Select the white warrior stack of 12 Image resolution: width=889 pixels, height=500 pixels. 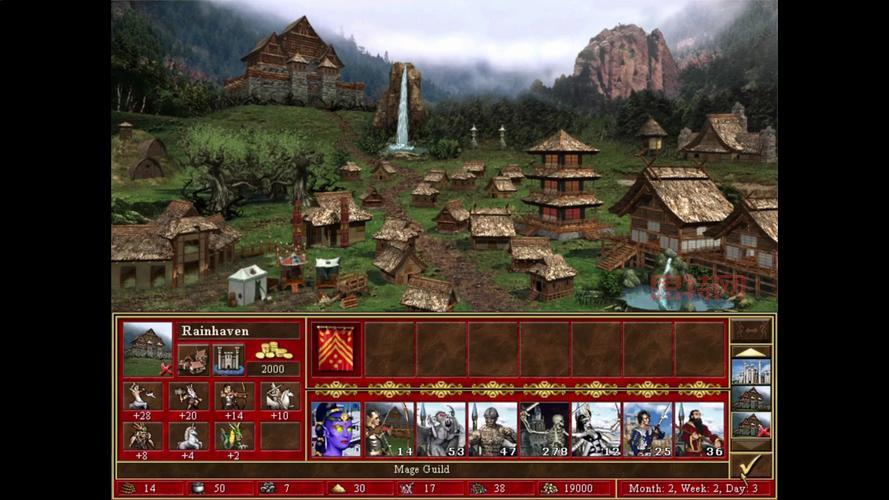[596, 428]
